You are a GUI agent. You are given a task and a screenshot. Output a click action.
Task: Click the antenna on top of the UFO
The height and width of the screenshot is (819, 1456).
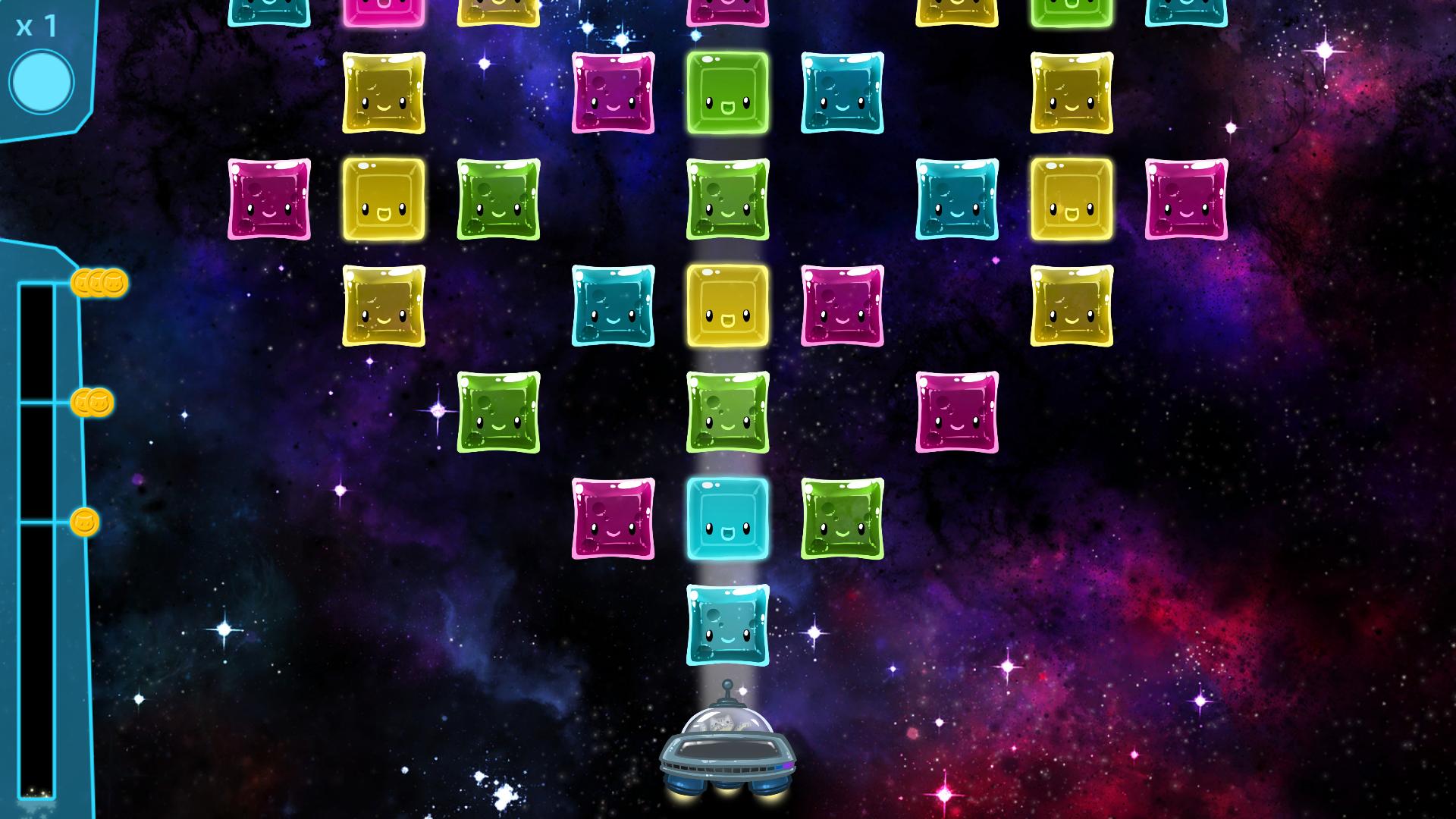726,686
